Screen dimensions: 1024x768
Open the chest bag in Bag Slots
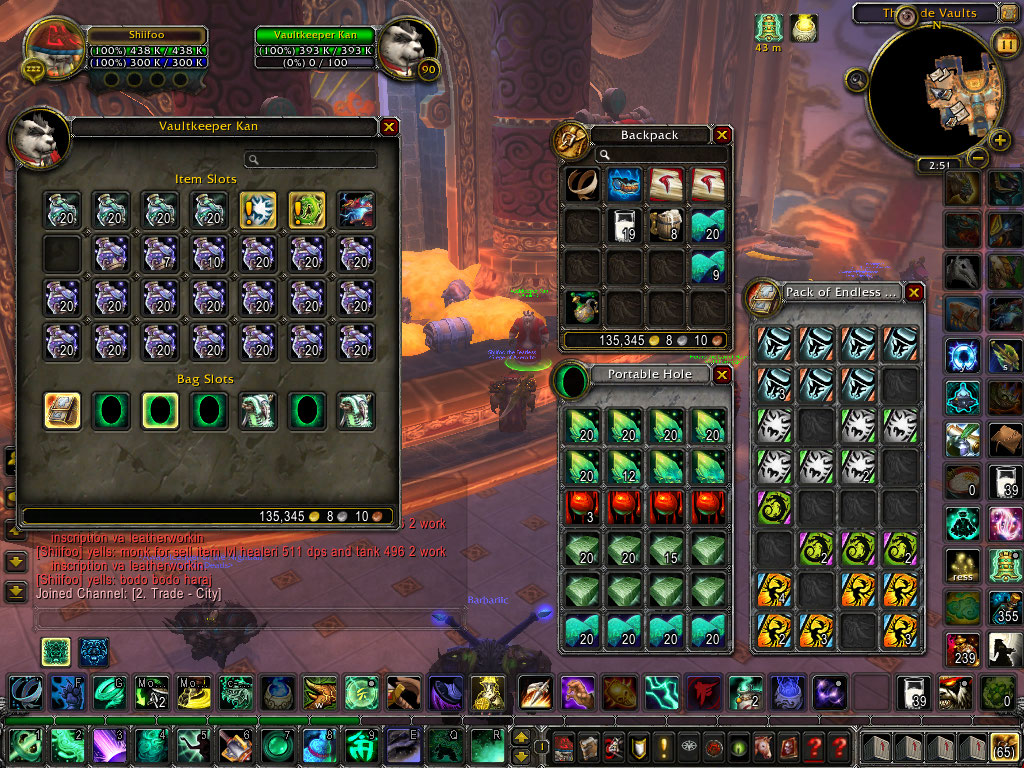pos(62,410)
